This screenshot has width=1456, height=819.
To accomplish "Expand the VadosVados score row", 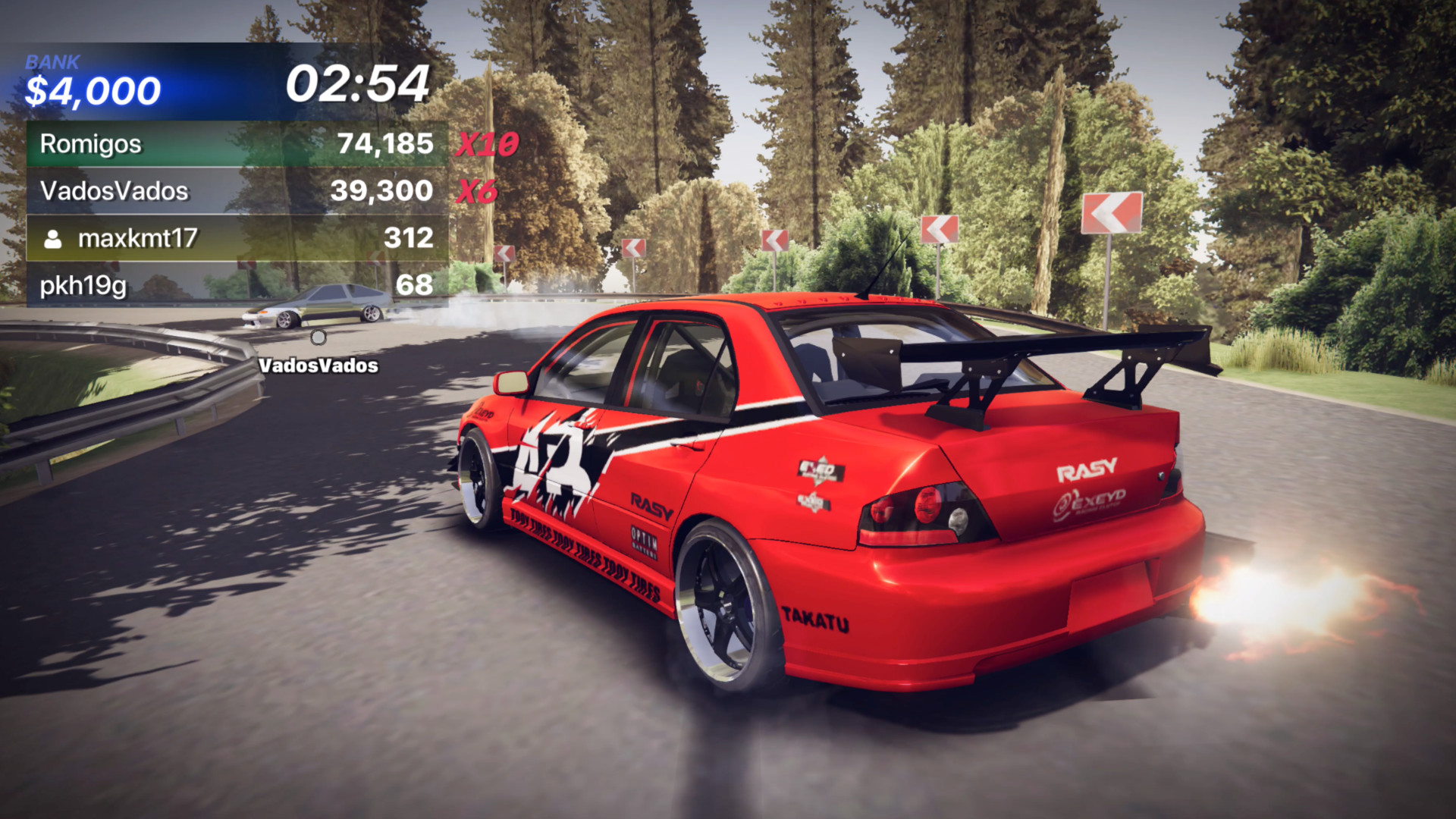I will (227, 190).
